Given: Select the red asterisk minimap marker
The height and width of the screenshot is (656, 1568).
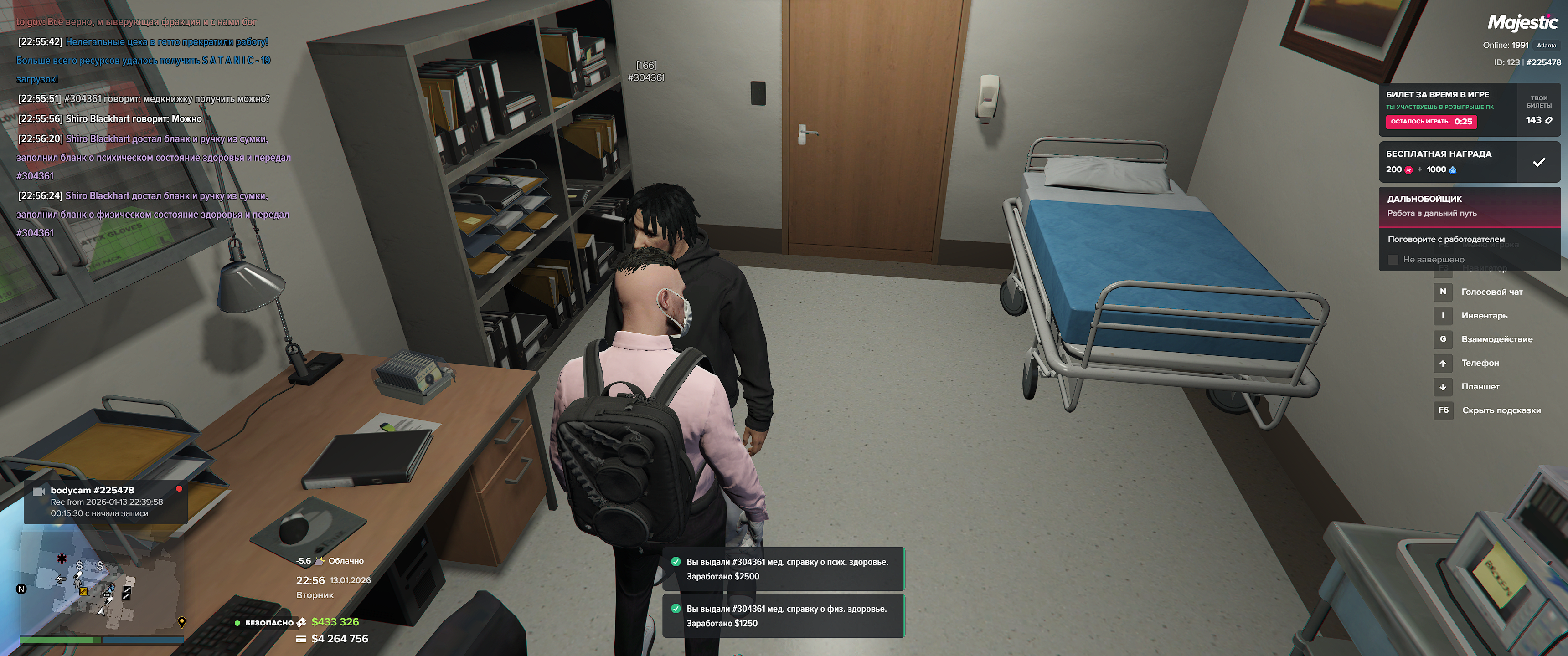Looking at the screenshot, I should point(62,558).
